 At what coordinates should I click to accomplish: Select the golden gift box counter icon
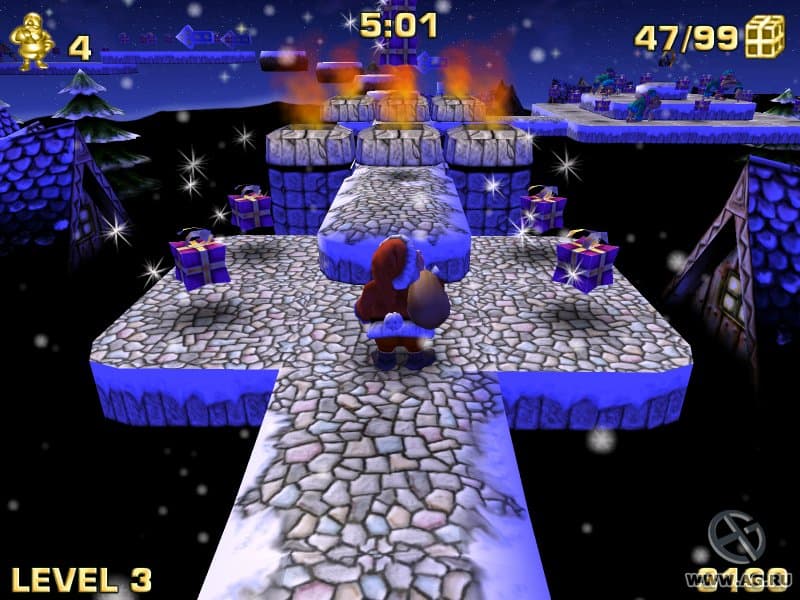pyautogui.click(x=765, y=37)
